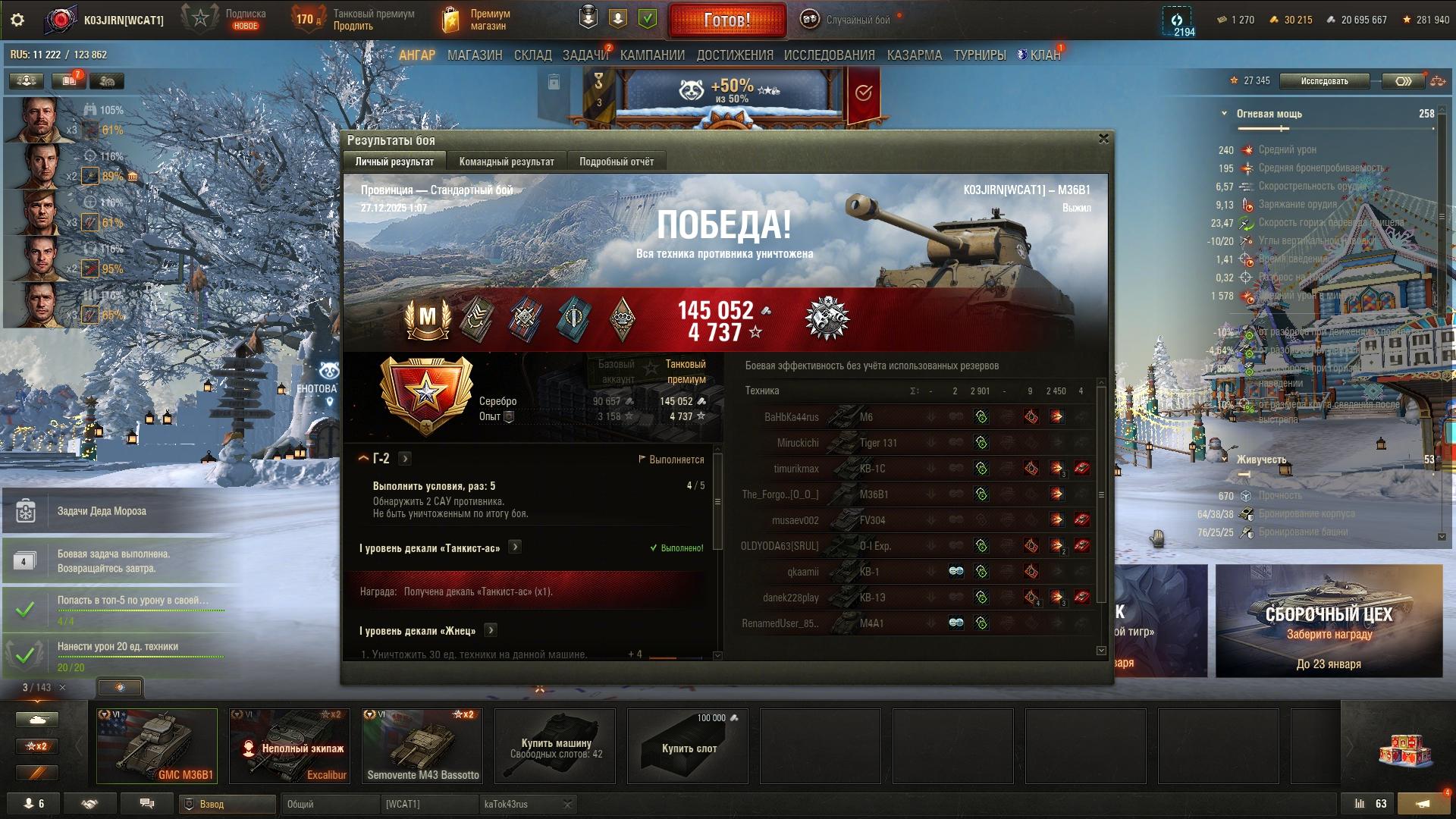This screenshot has width=1456, height=819.
Task: Open the Подробный отчёт tab
Action: 616,162
